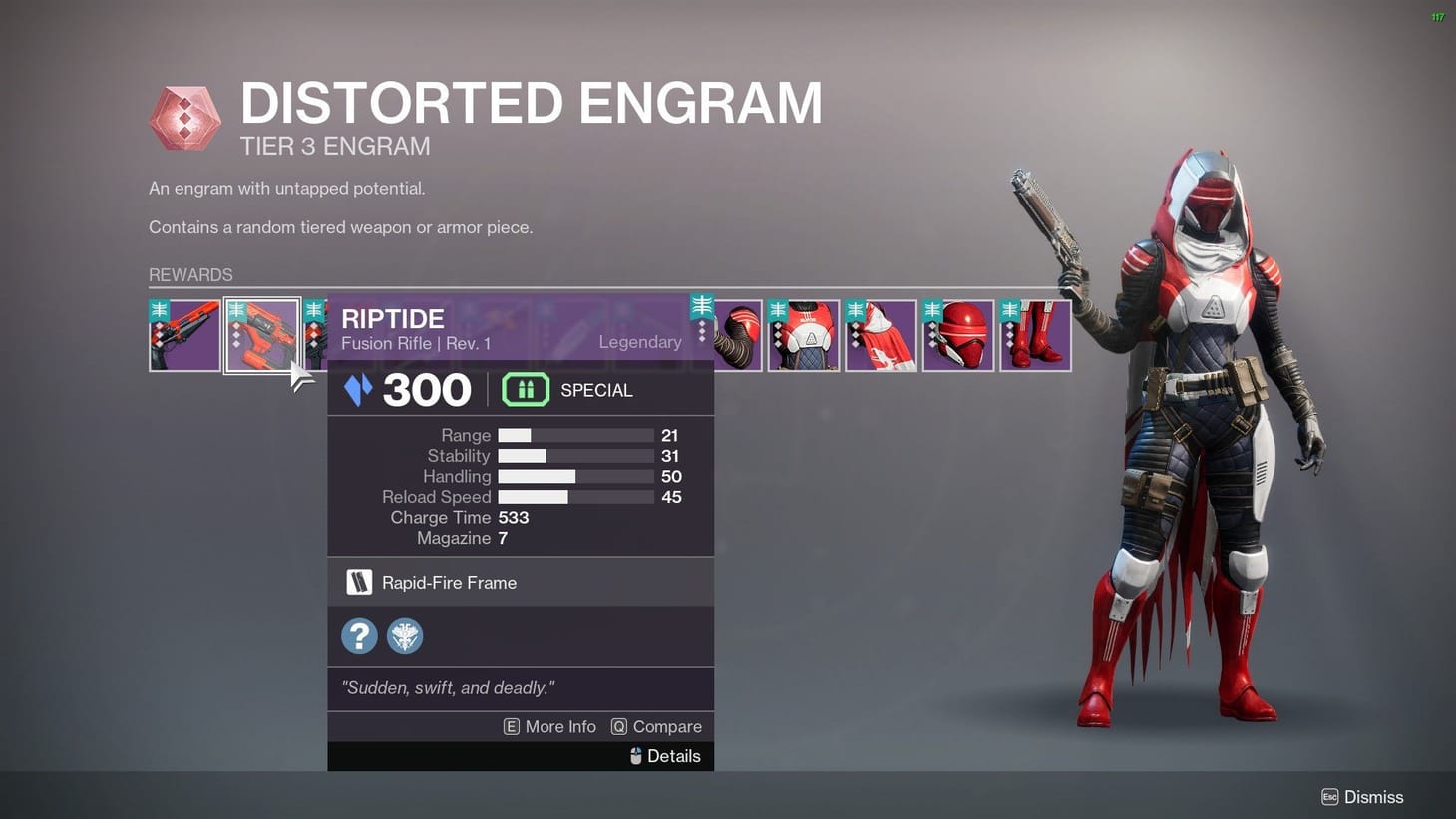The image size is (1456, 819).
Task: Click the blue power level icon beside 300
Action: click(x=360, y=390)
